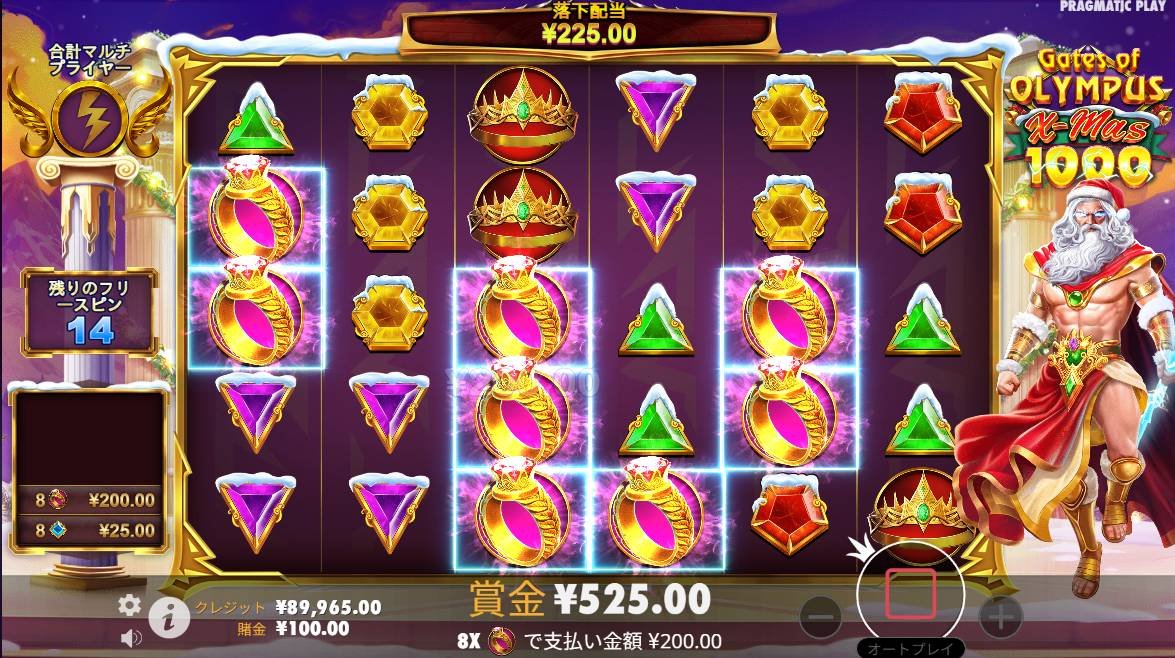The image size is (1175, 658).
Task: Toggle the sound speaker icon
Action: coord(130,636)
